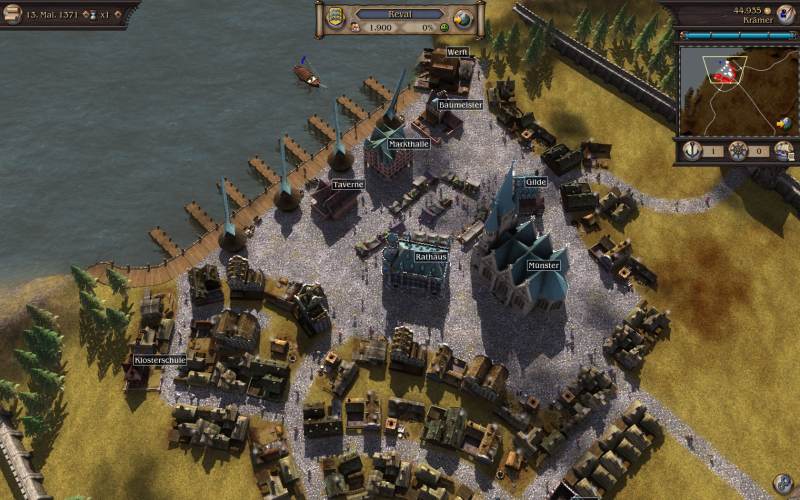Image resolution: width=800 pixels, height=500 pixels.
Task: Open the globe icon beside Reval's name
Action: [x=463, y=19]
